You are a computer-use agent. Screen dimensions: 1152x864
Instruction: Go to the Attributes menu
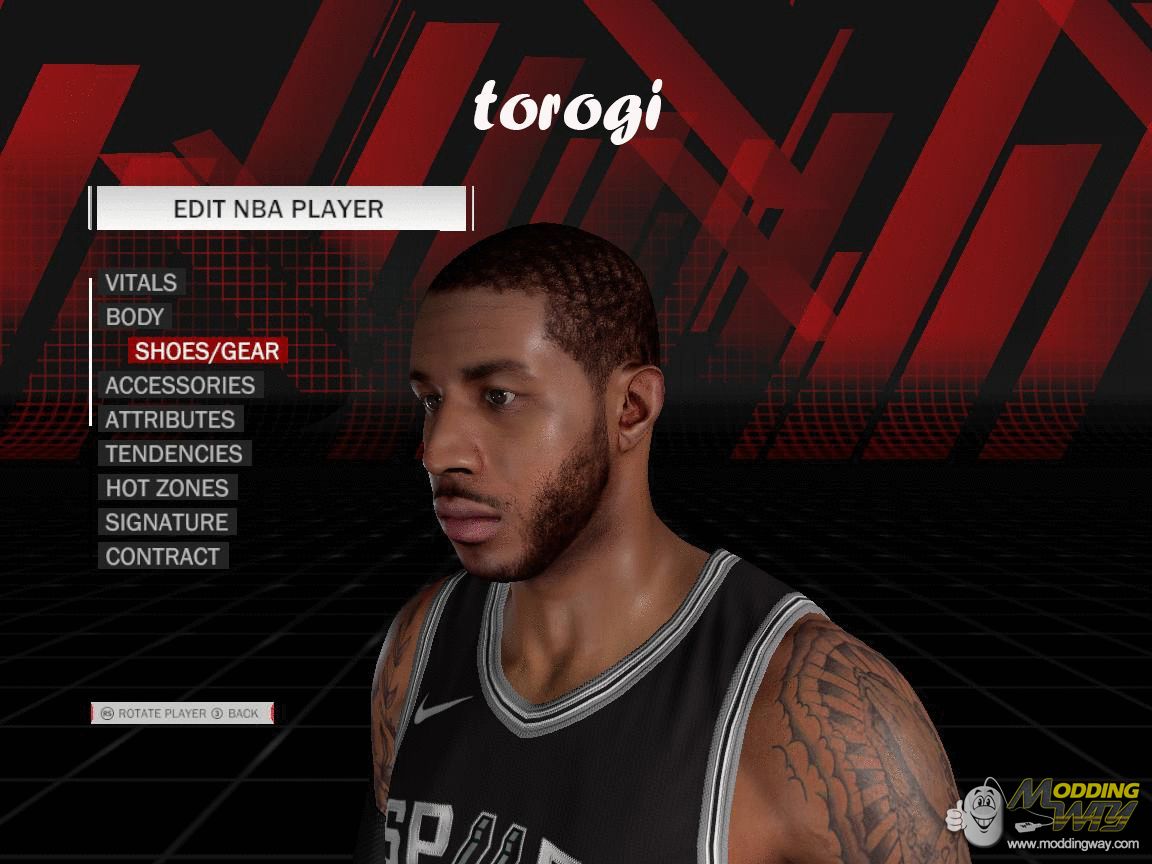tap(170, 420)
